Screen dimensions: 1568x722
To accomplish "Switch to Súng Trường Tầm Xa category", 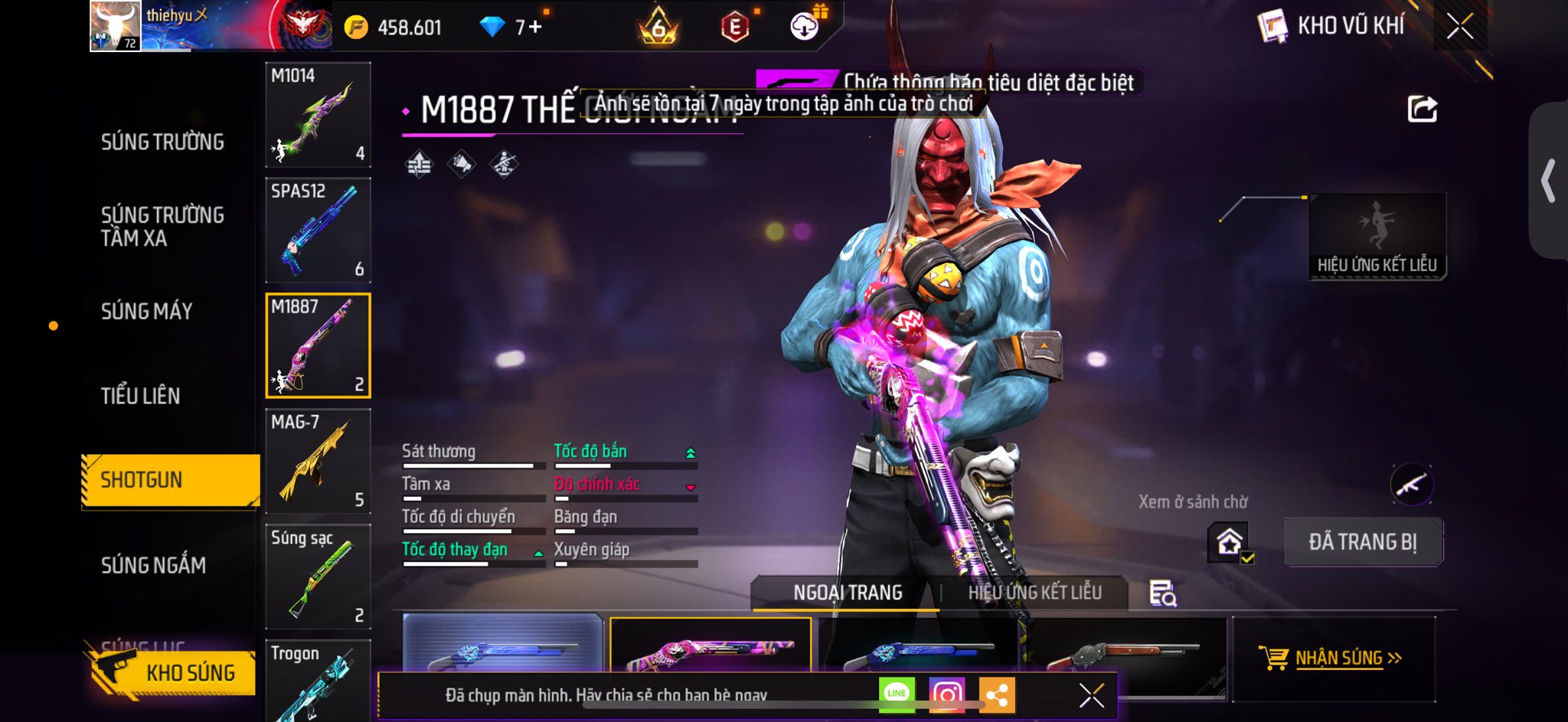I will point(162,227).
